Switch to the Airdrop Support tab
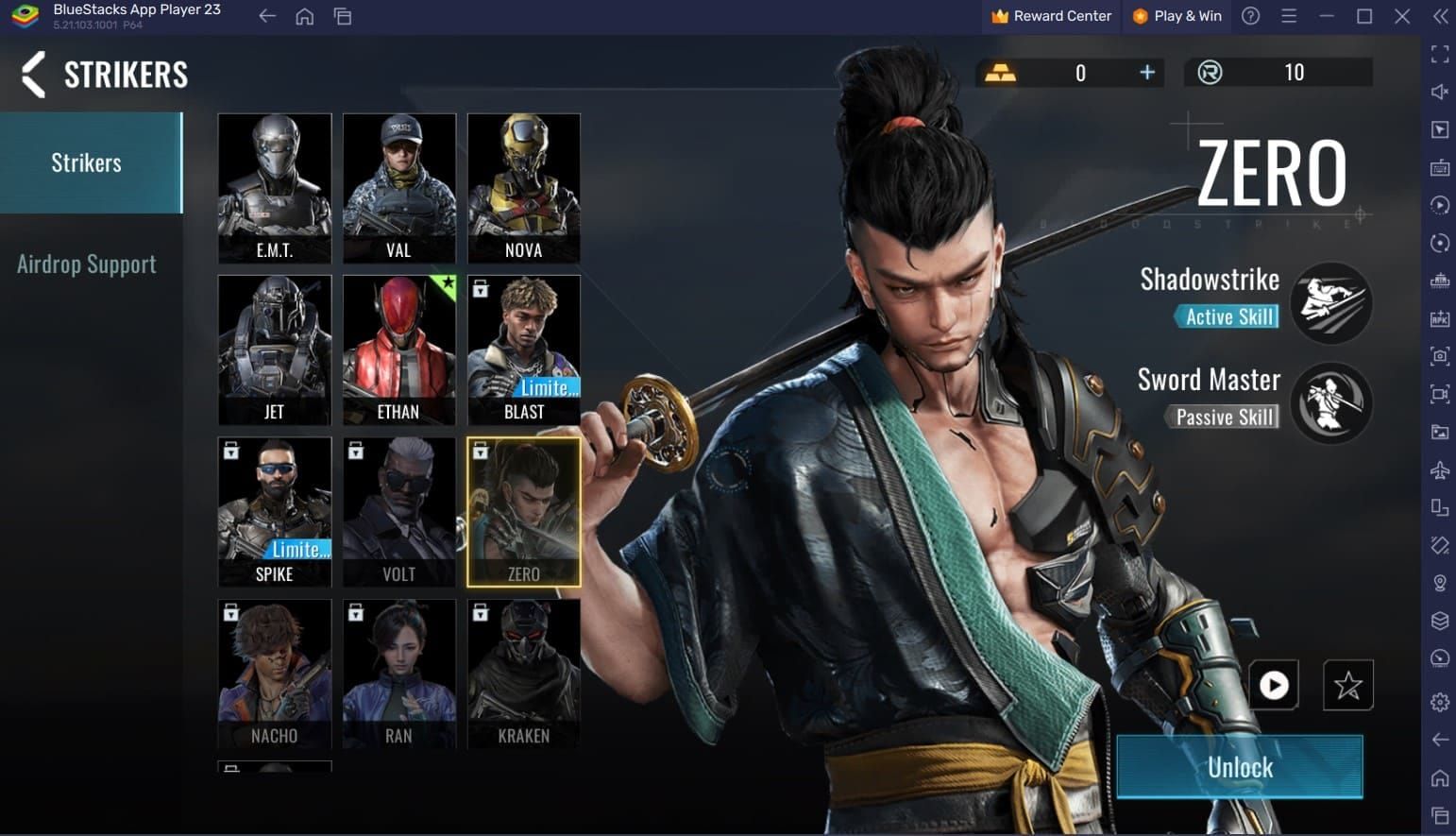 tap(86, 264)
